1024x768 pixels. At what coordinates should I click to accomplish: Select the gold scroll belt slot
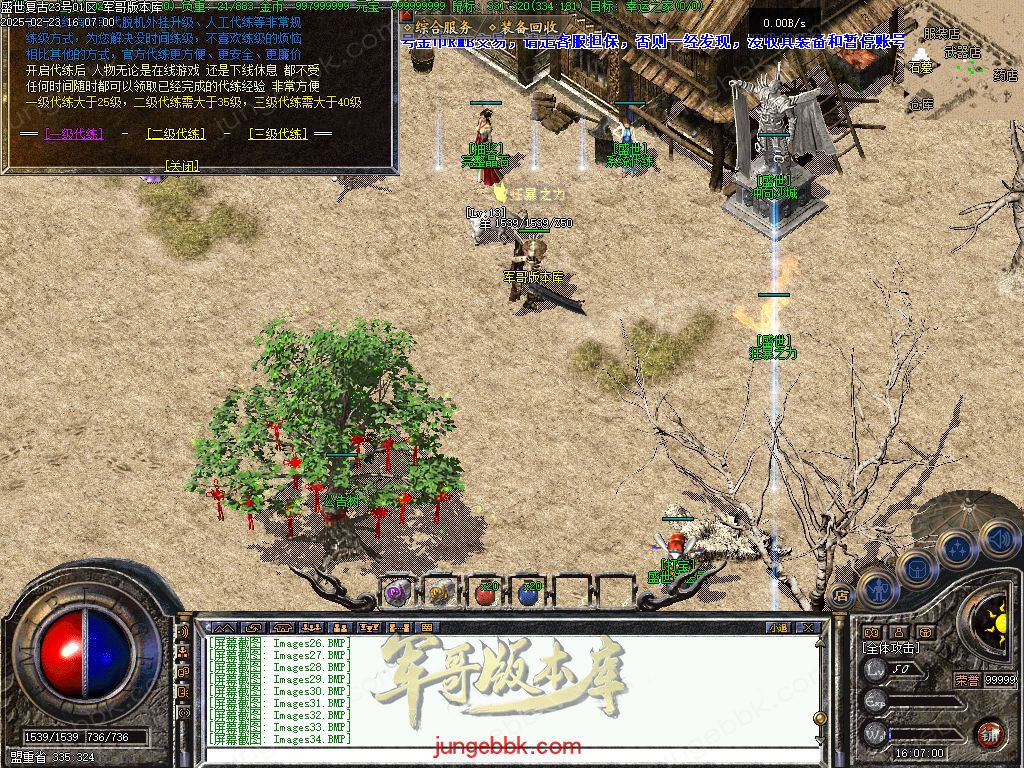coord(442,593)
